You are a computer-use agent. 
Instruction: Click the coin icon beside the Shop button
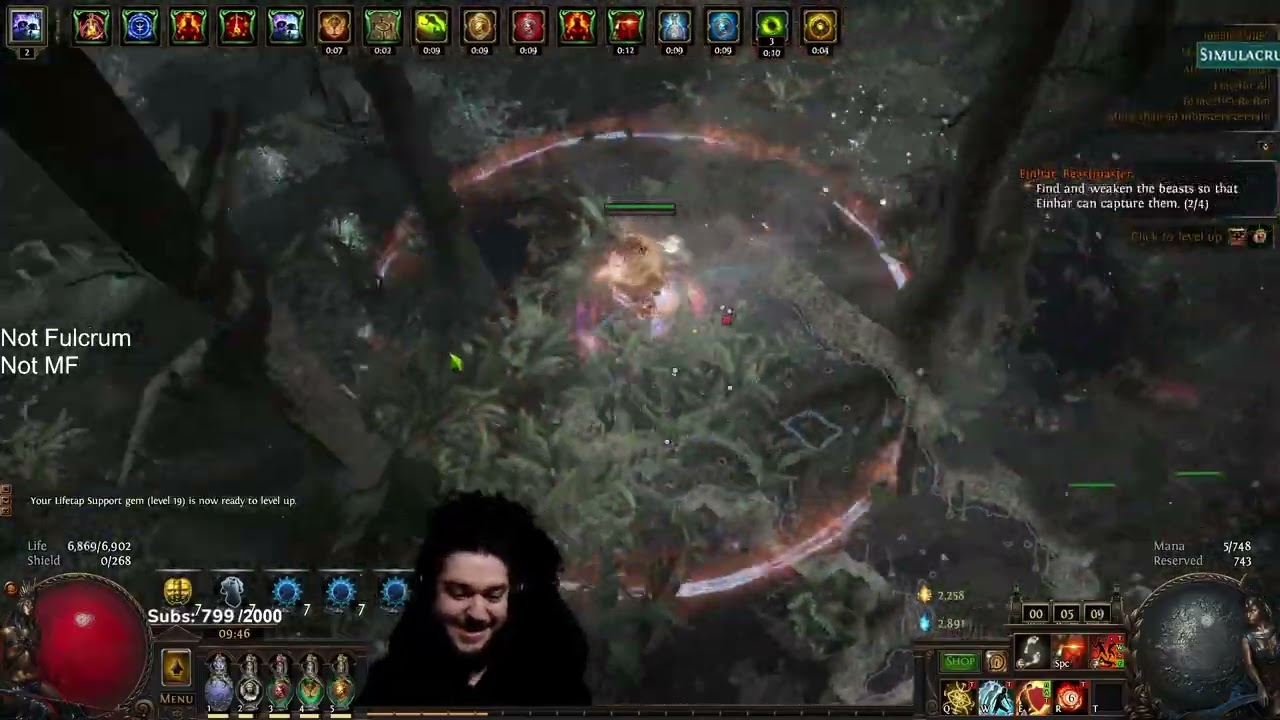point(997,661)
